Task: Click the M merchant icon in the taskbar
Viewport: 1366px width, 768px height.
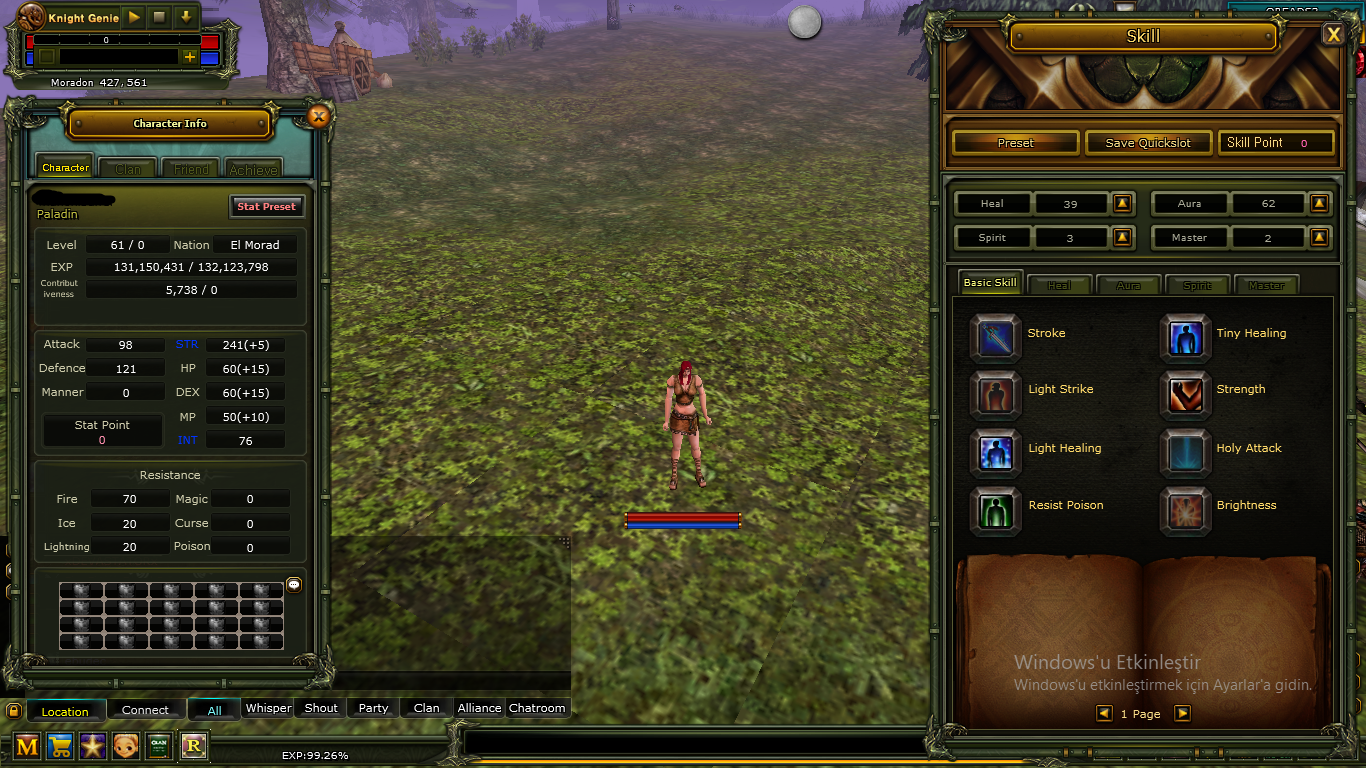Action: click(25, 746)
